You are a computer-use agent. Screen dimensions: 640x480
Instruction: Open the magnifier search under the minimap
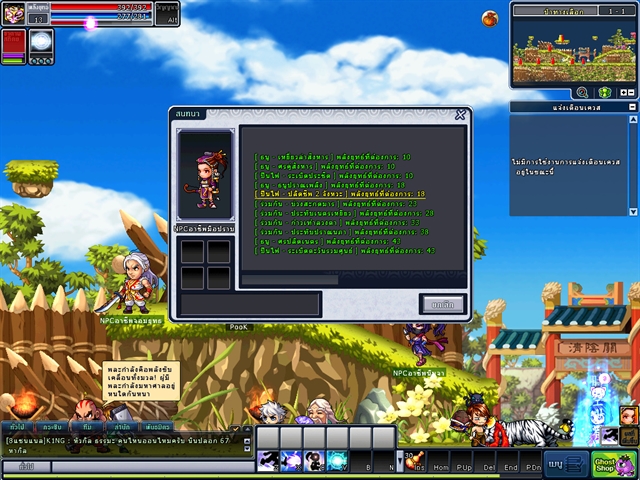pos(581,92)
